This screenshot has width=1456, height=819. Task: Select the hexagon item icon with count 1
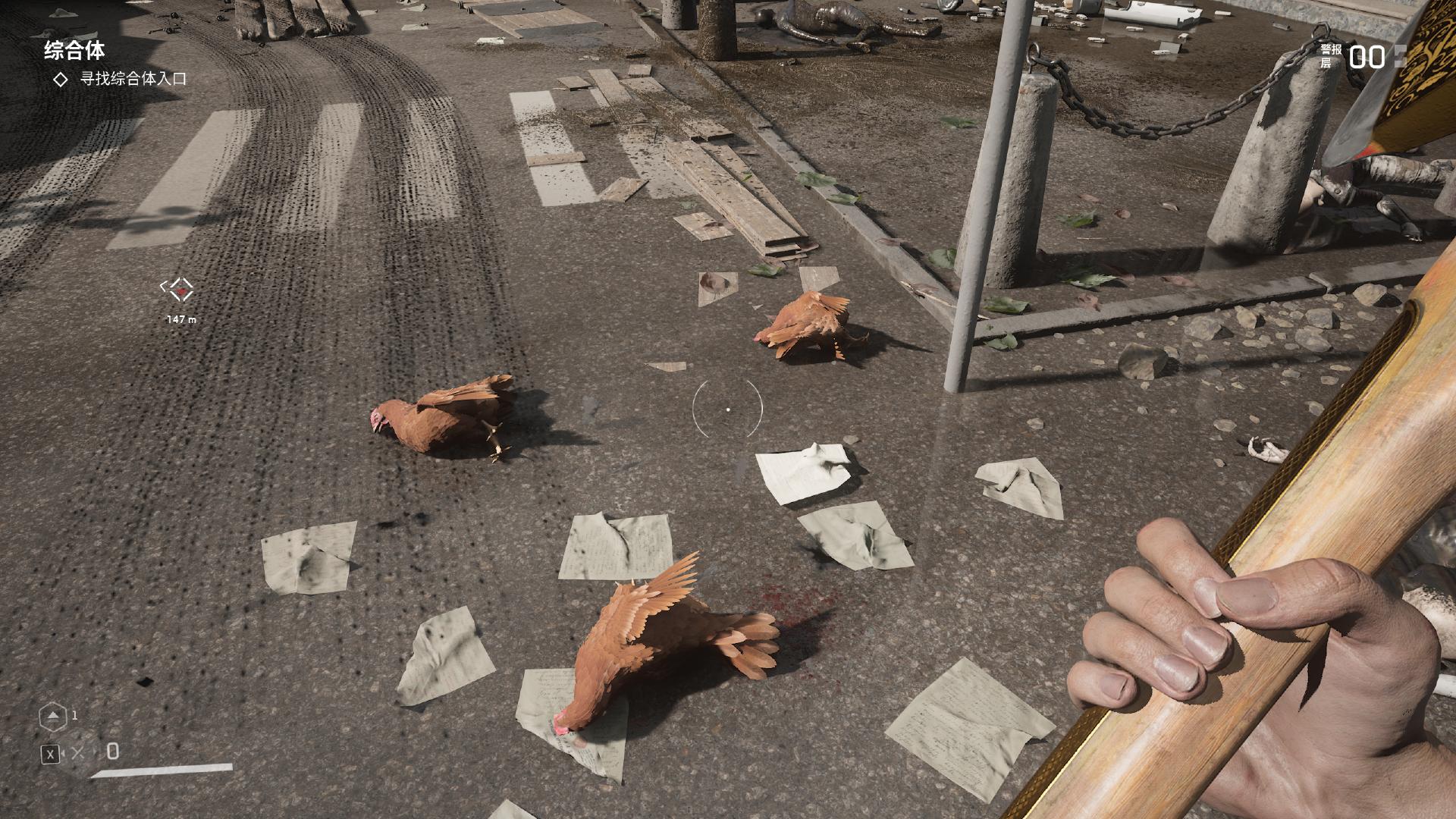52,716
